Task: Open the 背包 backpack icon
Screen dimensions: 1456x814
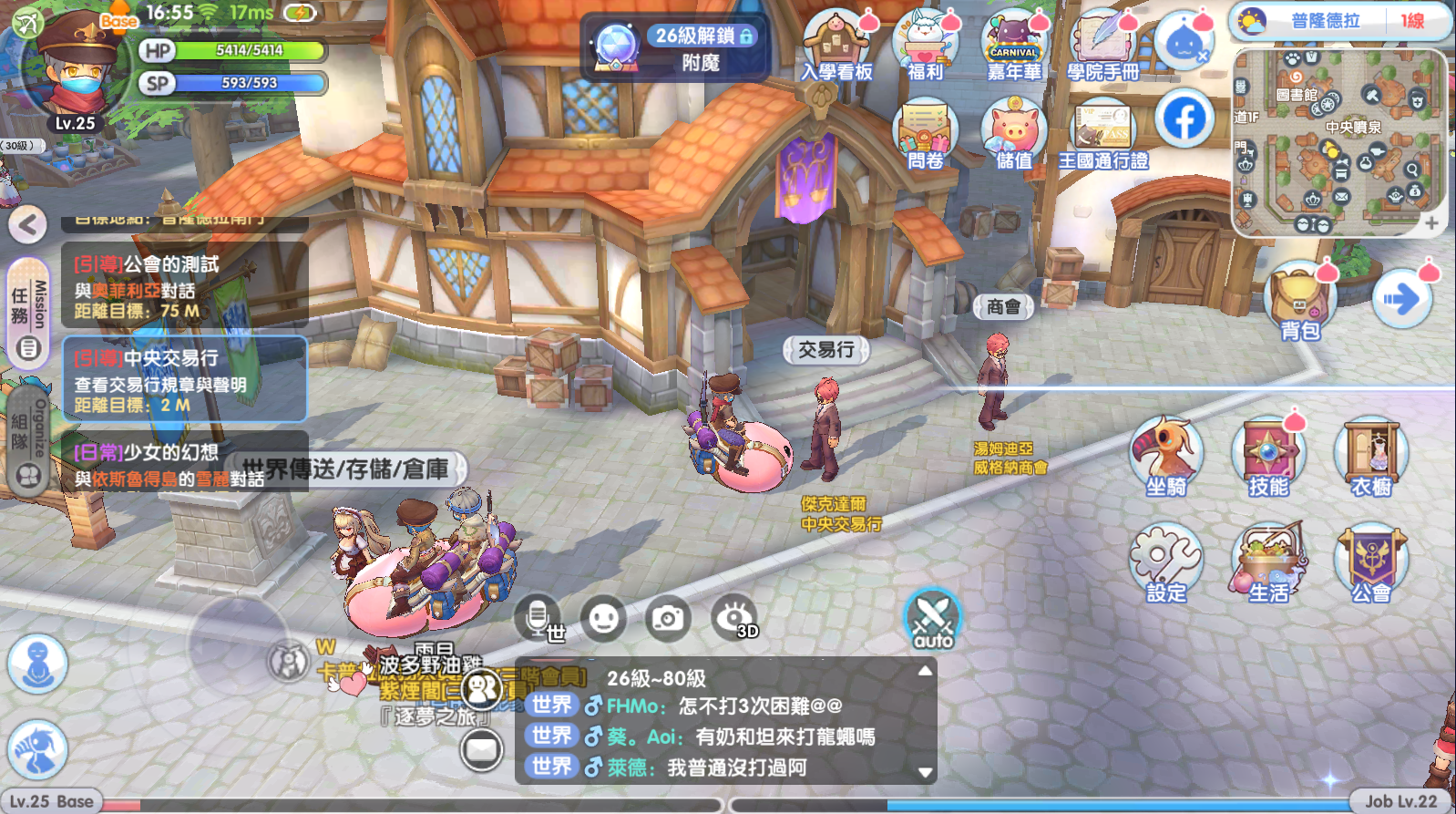Action: click(x=1299, y=299)
